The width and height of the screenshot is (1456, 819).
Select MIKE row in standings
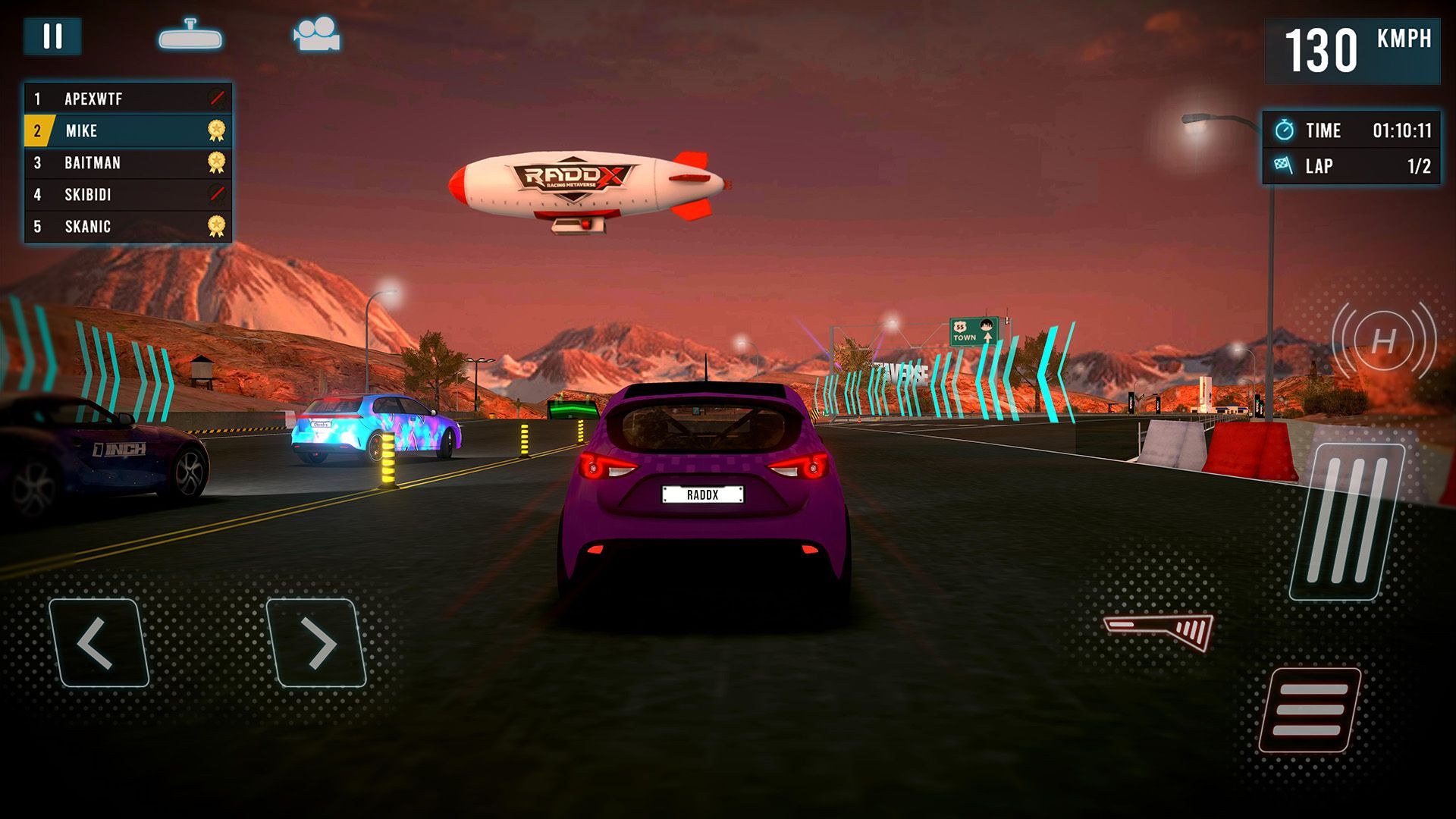tap(127, 130)
